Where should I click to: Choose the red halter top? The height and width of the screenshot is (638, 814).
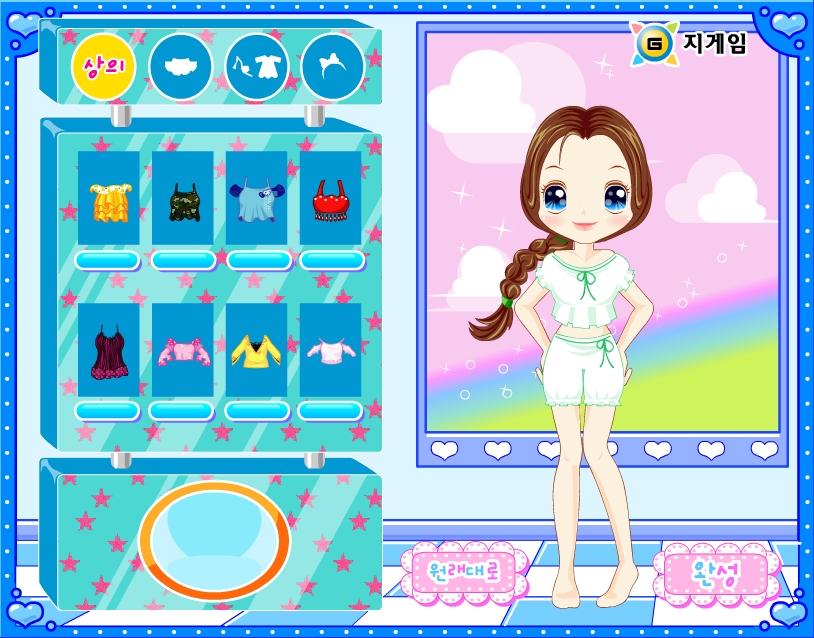330,199
